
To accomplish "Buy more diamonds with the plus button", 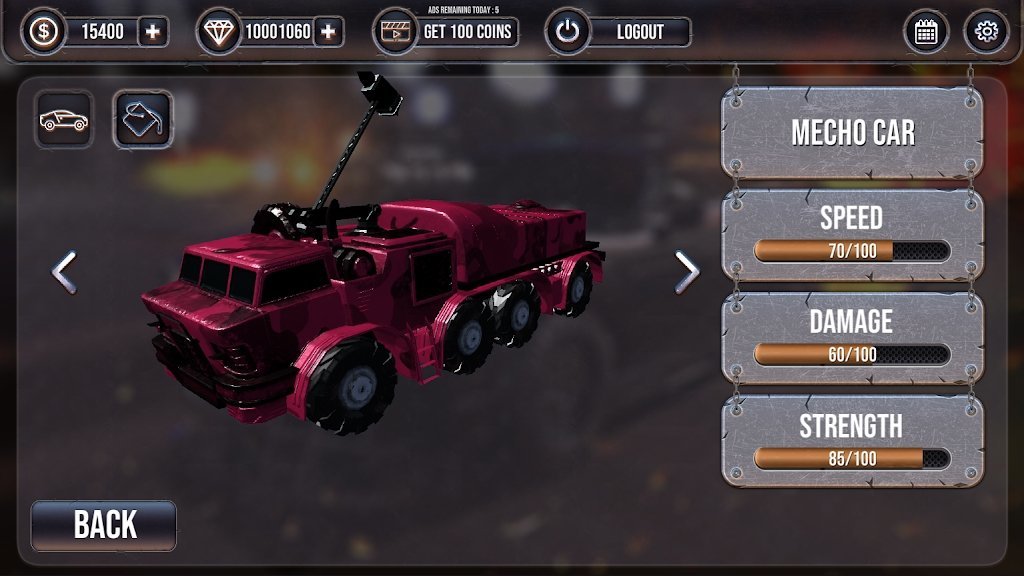I will 327,32.
